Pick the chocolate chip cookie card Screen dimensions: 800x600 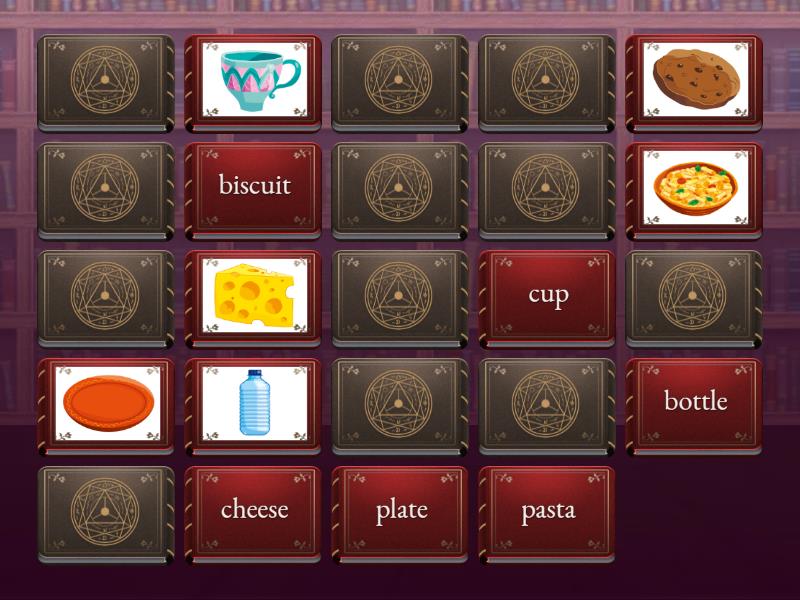click(x=694, y=80)
